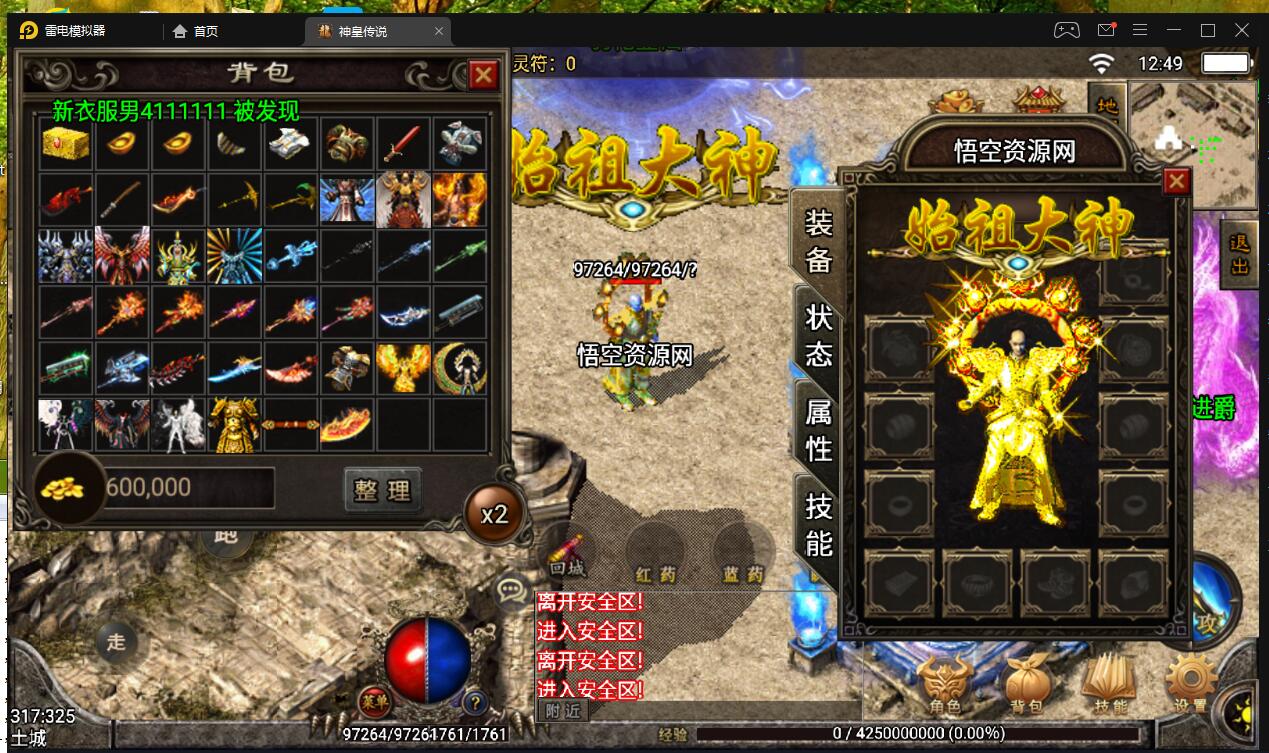Open the 设置 settings gear
Image resolution: width=1269 pixels, height=753 pixels.
tap(1190, 685)
